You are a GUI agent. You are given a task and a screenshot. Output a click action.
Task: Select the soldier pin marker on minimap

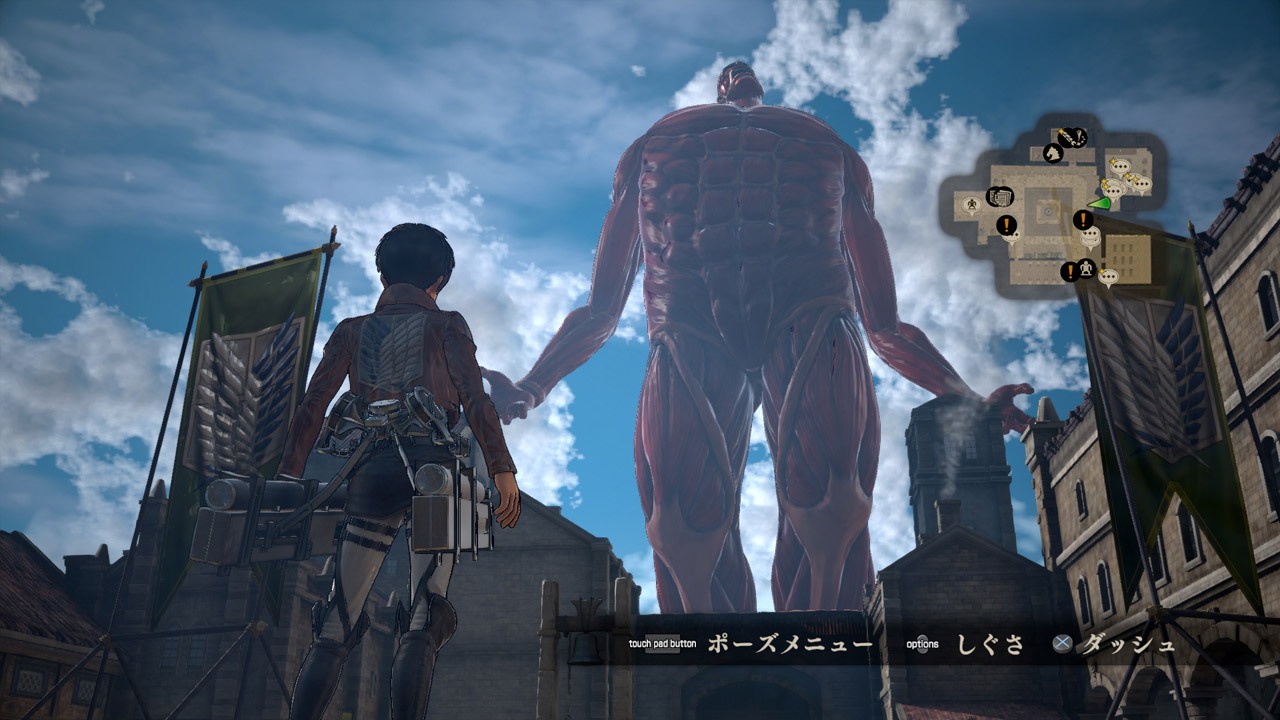click(971, 205)
